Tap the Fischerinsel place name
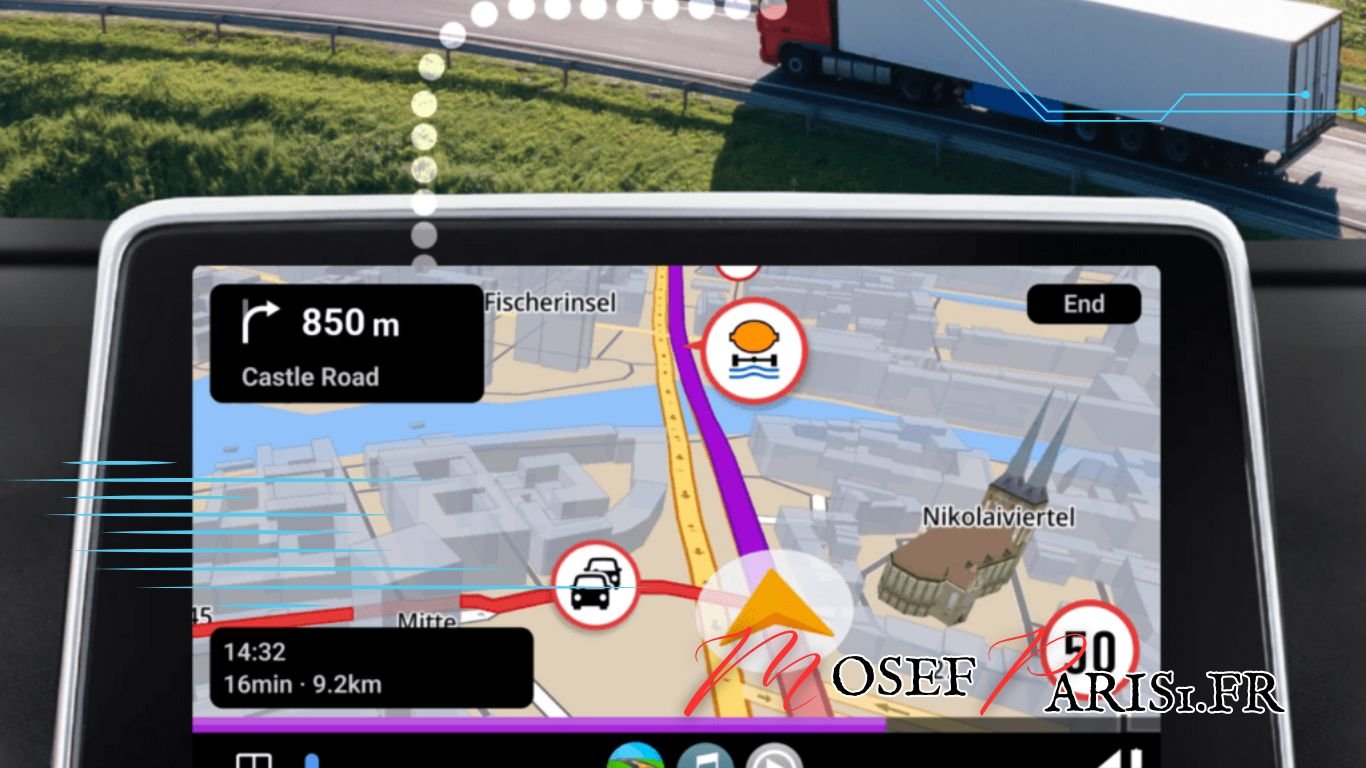1366x768 pixels. tap(551, 302)
